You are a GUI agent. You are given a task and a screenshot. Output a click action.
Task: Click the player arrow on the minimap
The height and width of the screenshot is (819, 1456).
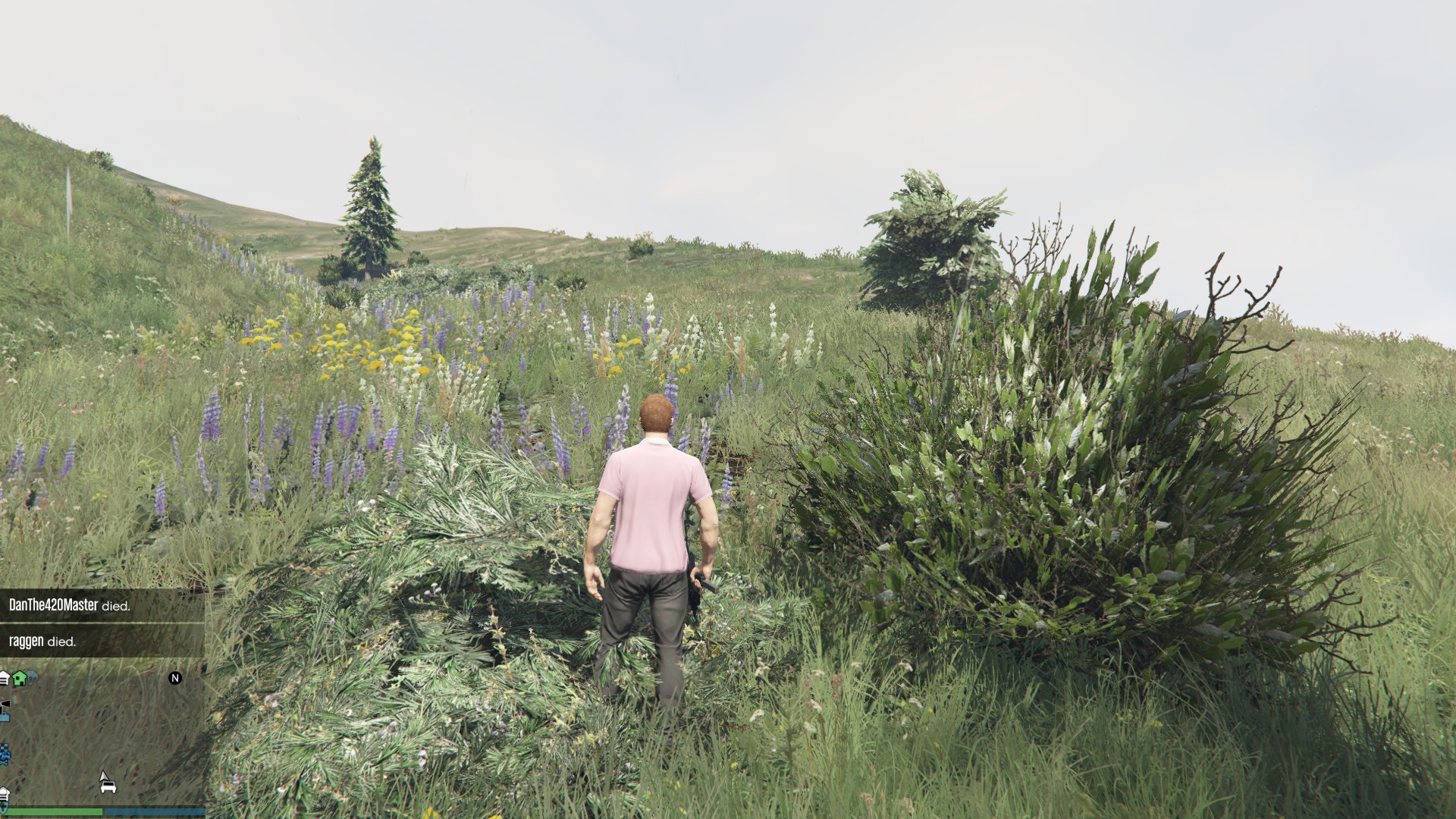point(104,777)
